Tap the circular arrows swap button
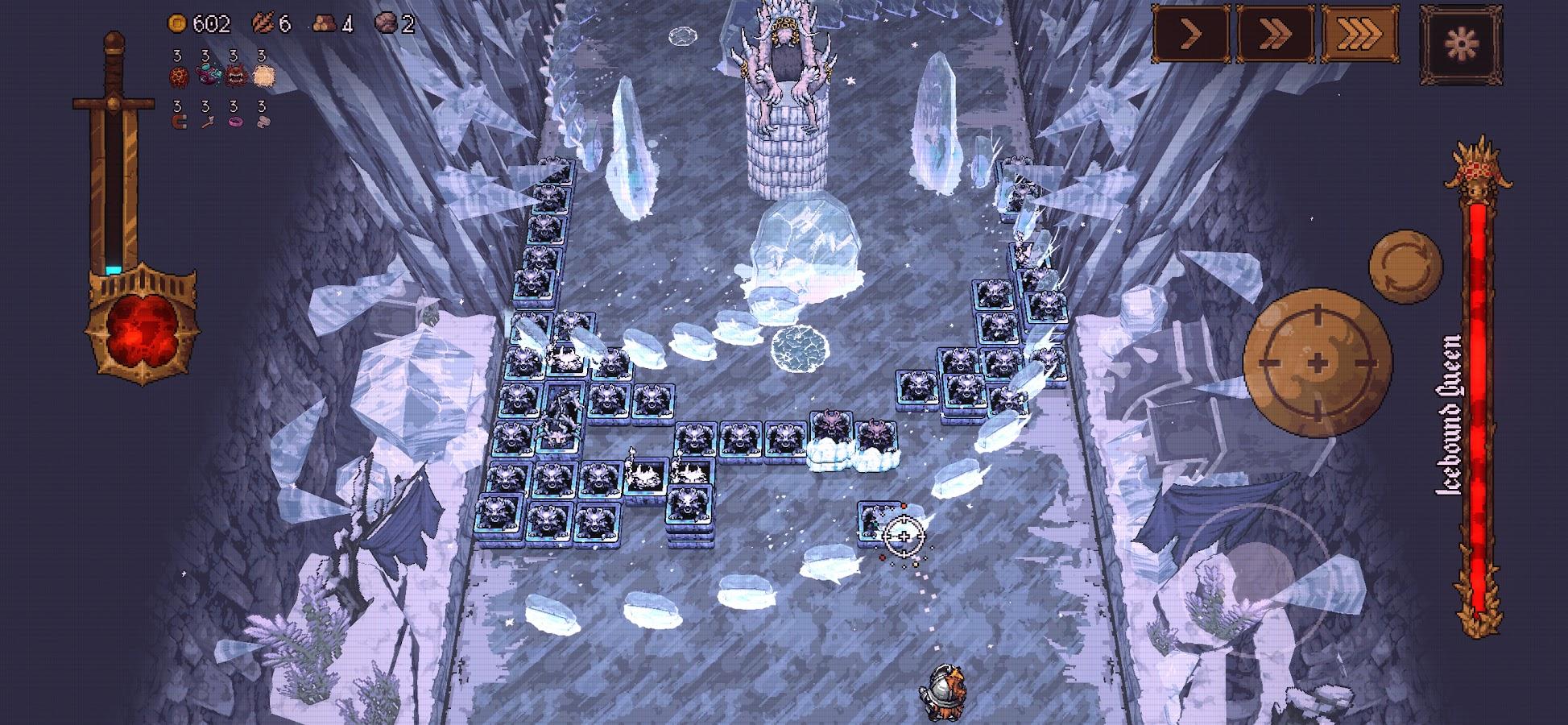1568x725 pixels. coord(1405,267)
